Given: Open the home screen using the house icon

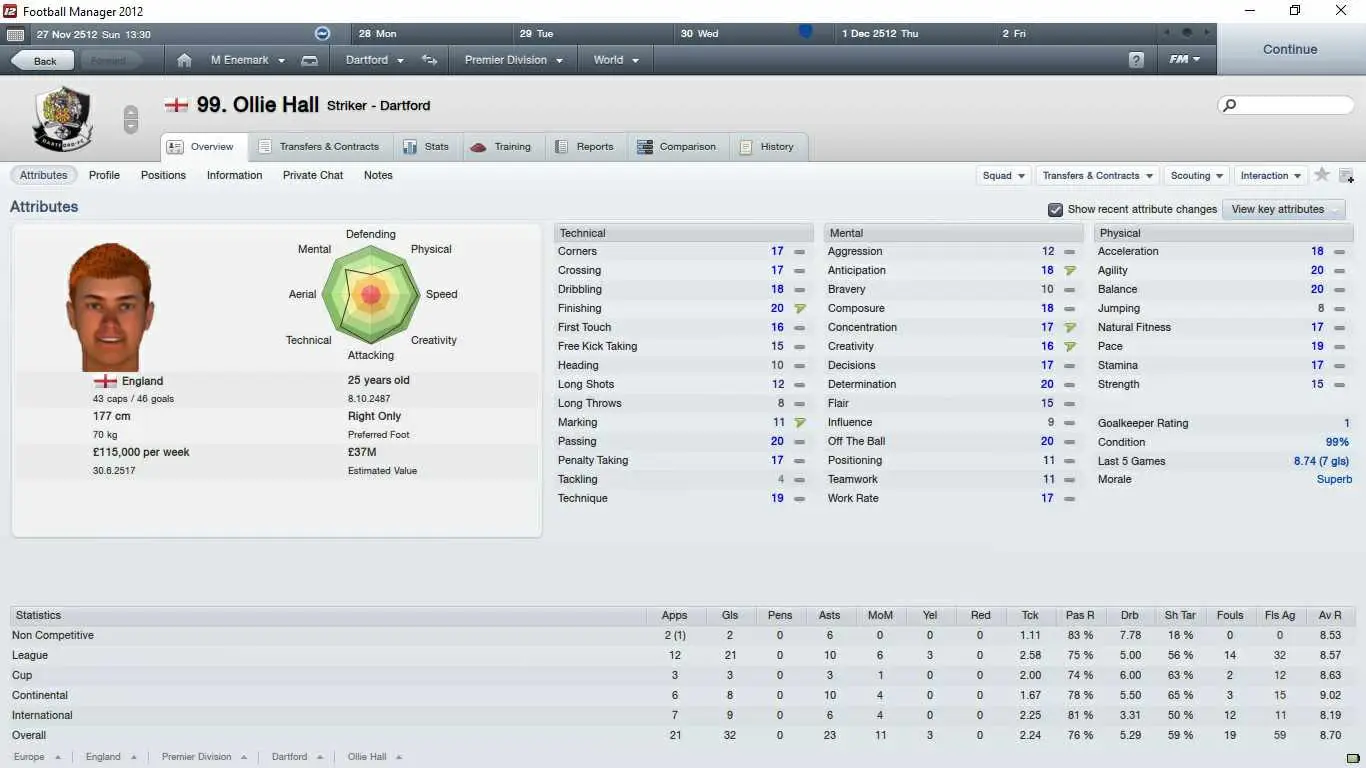Looking at the screenshot, I should pyautogui.click(x=184, y=60).
